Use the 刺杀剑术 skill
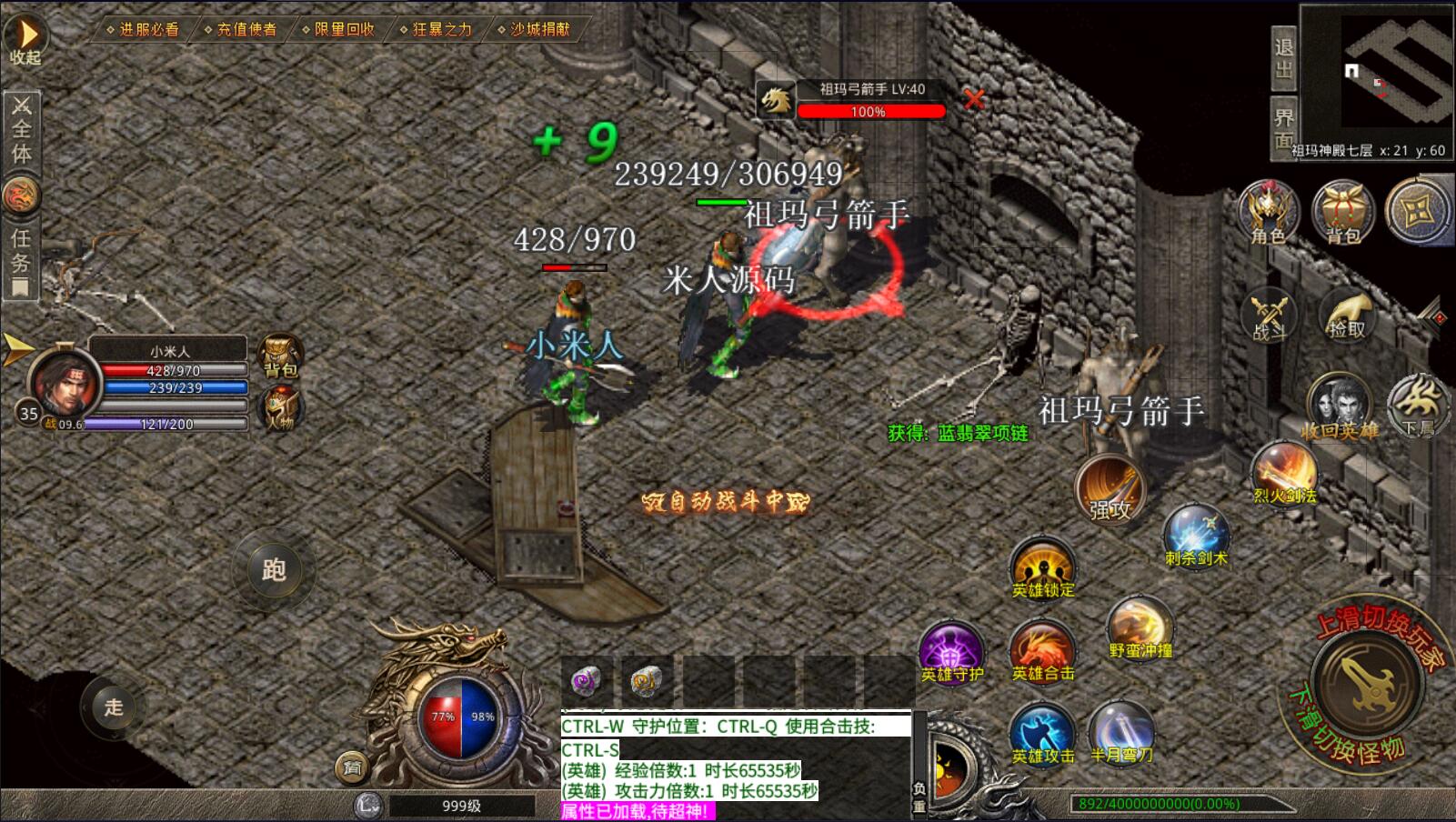1456x822 pixels. point(1196,534)
